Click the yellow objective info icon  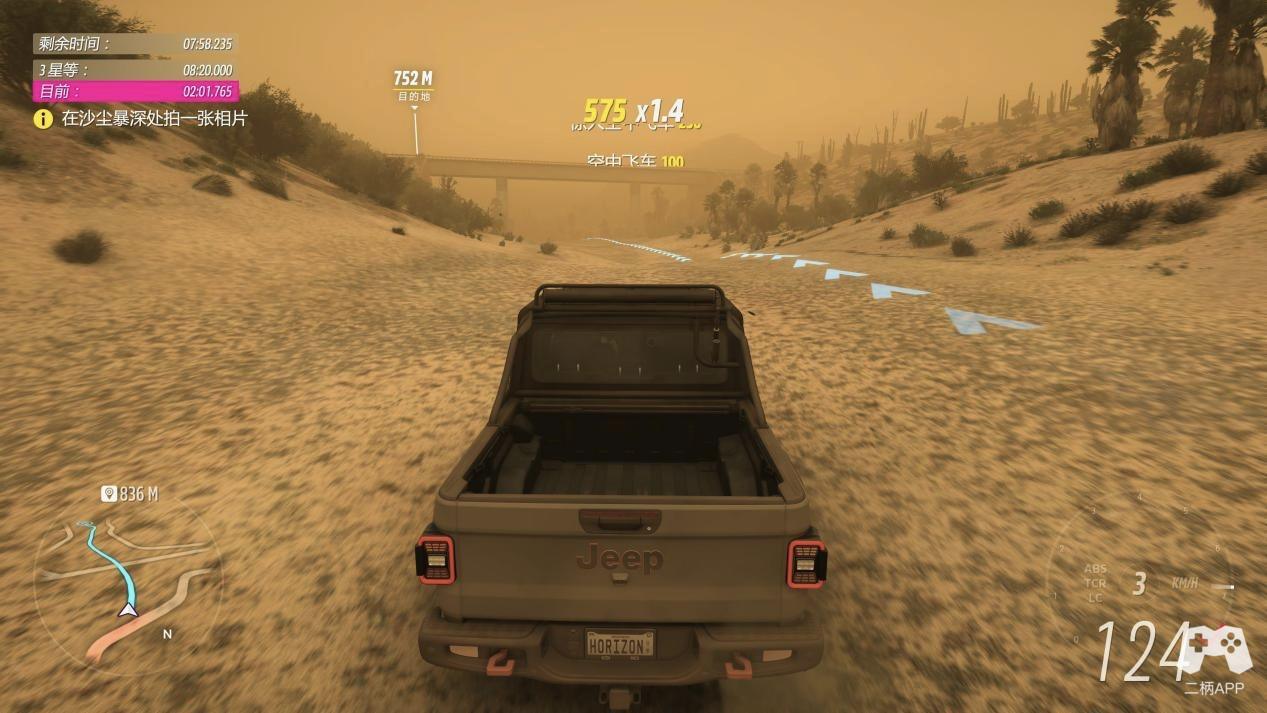pos(43,119)
